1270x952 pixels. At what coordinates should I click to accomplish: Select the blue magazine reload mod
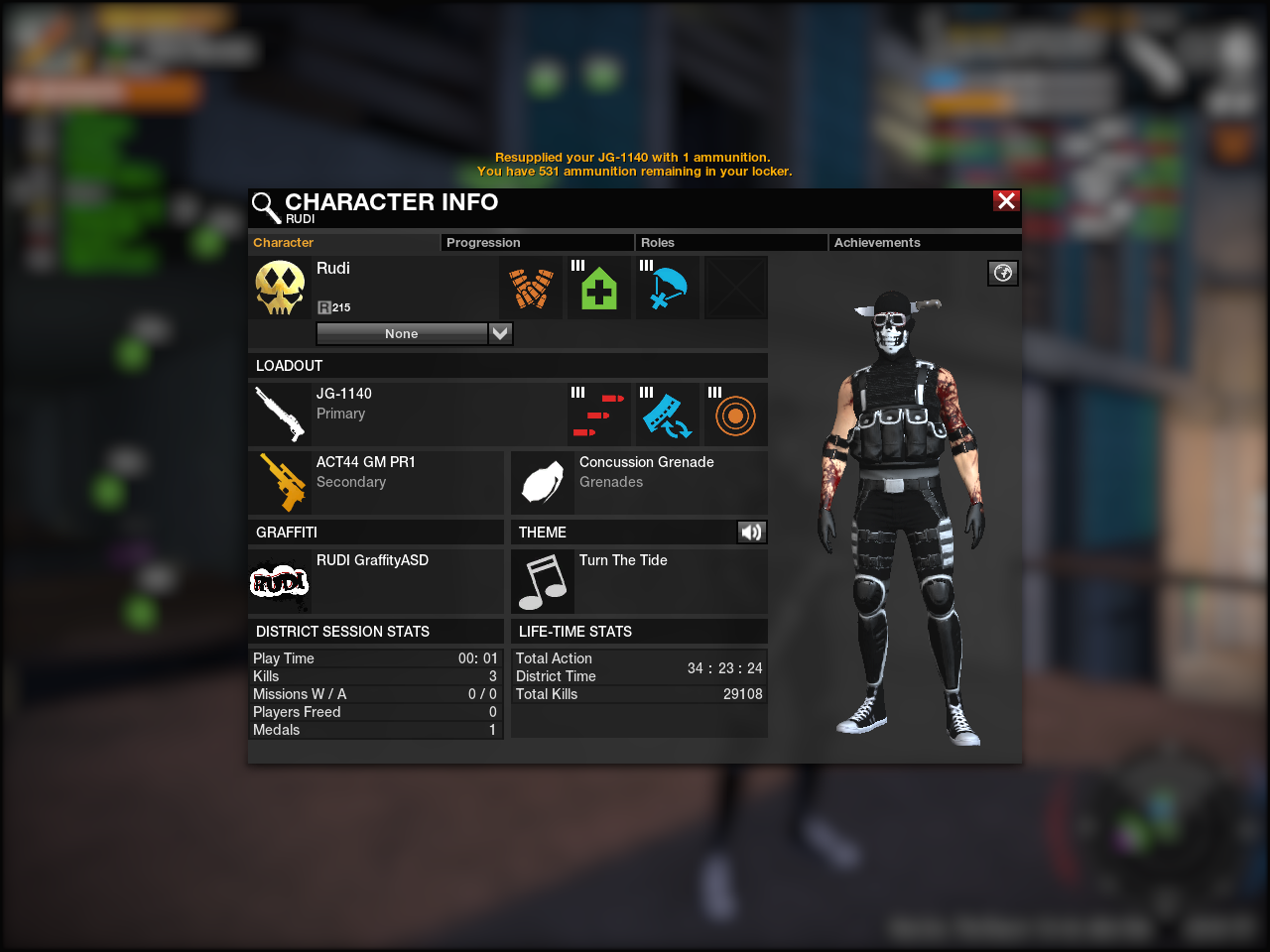(667, 415)
